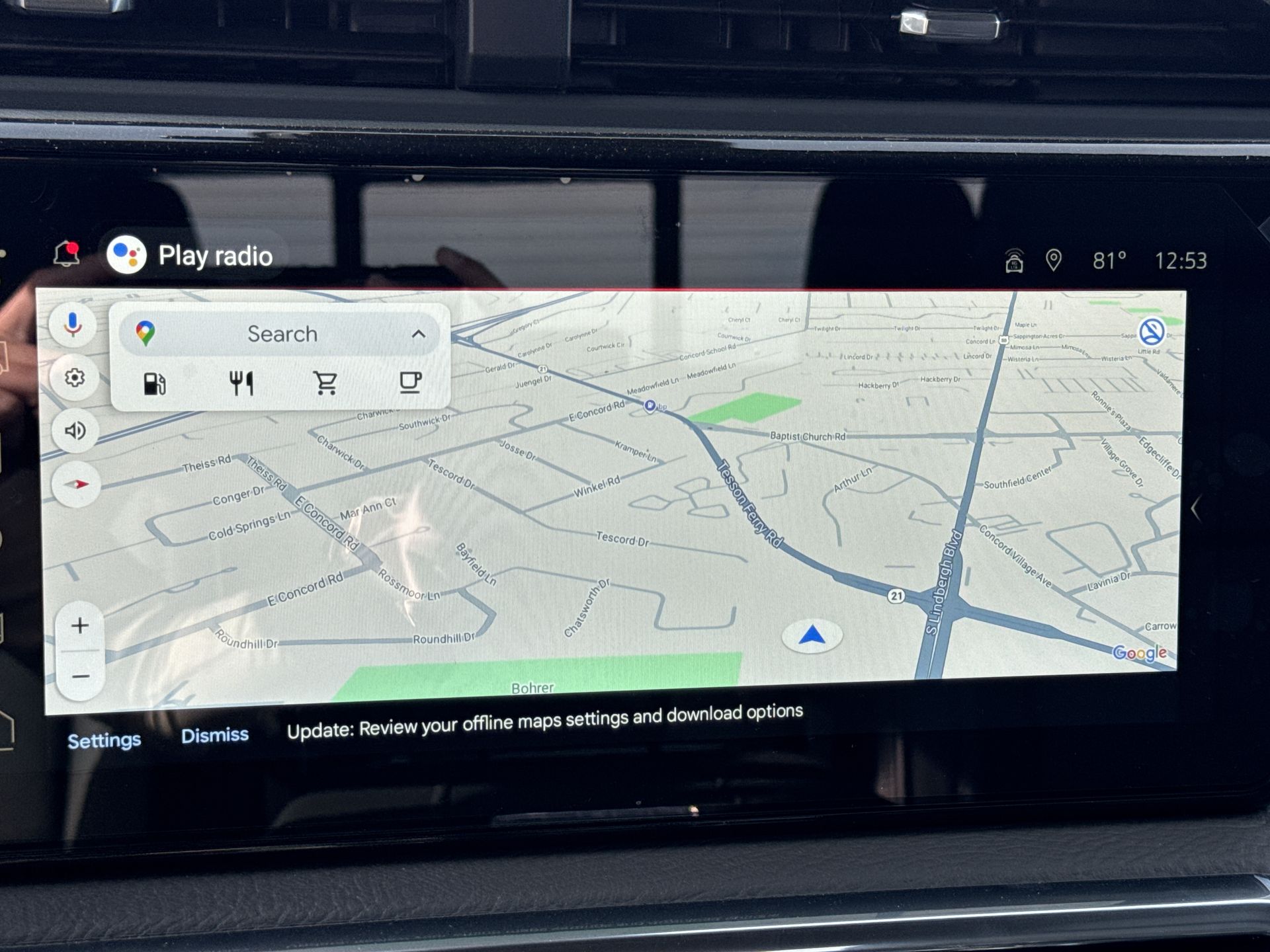
Task: Tap the circular blue icon at map corner
Action: point(1152,331)
